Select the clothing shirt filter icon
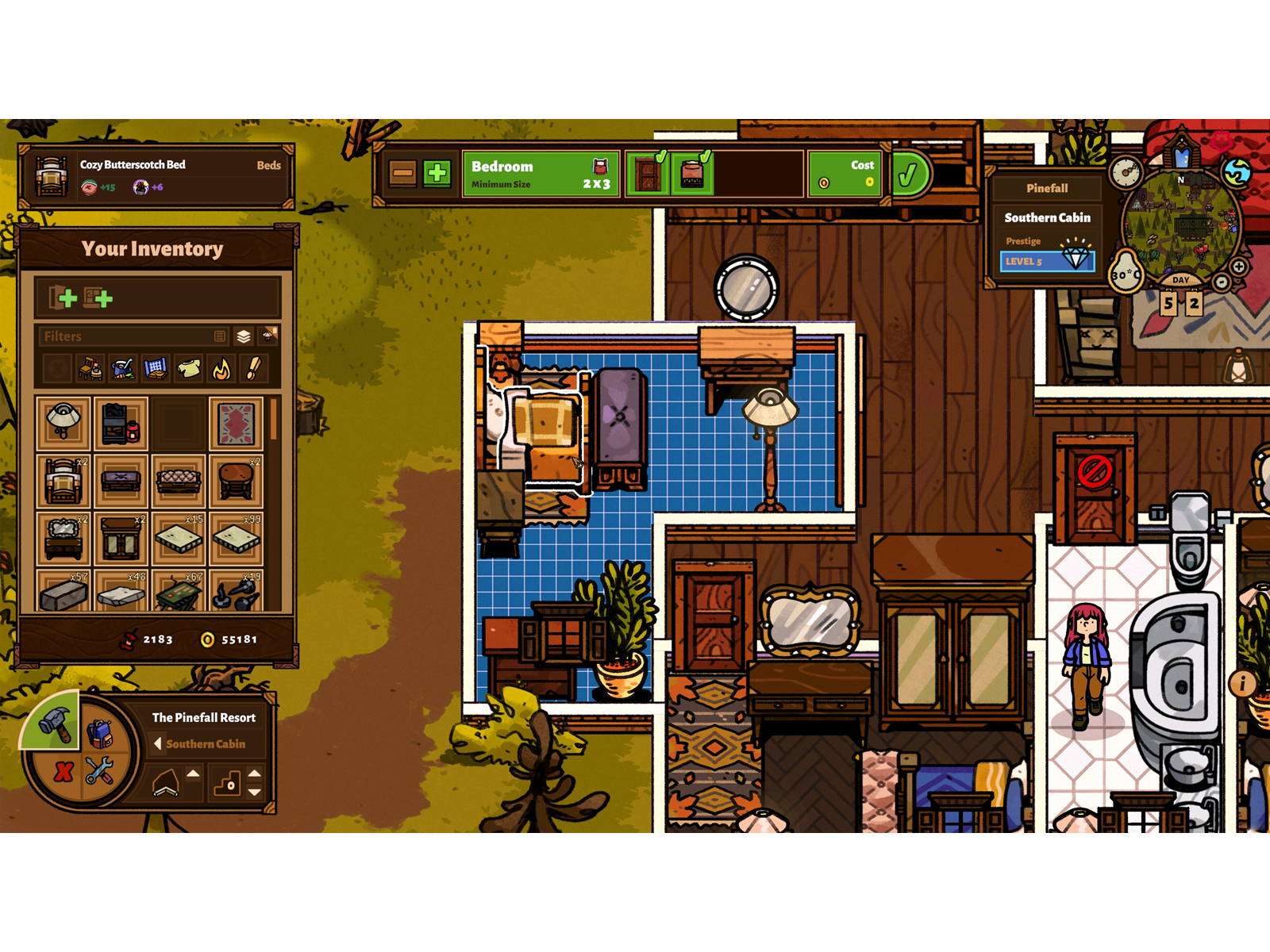The width and height of the screenshot is (1270, 952). tap(188, 367)
